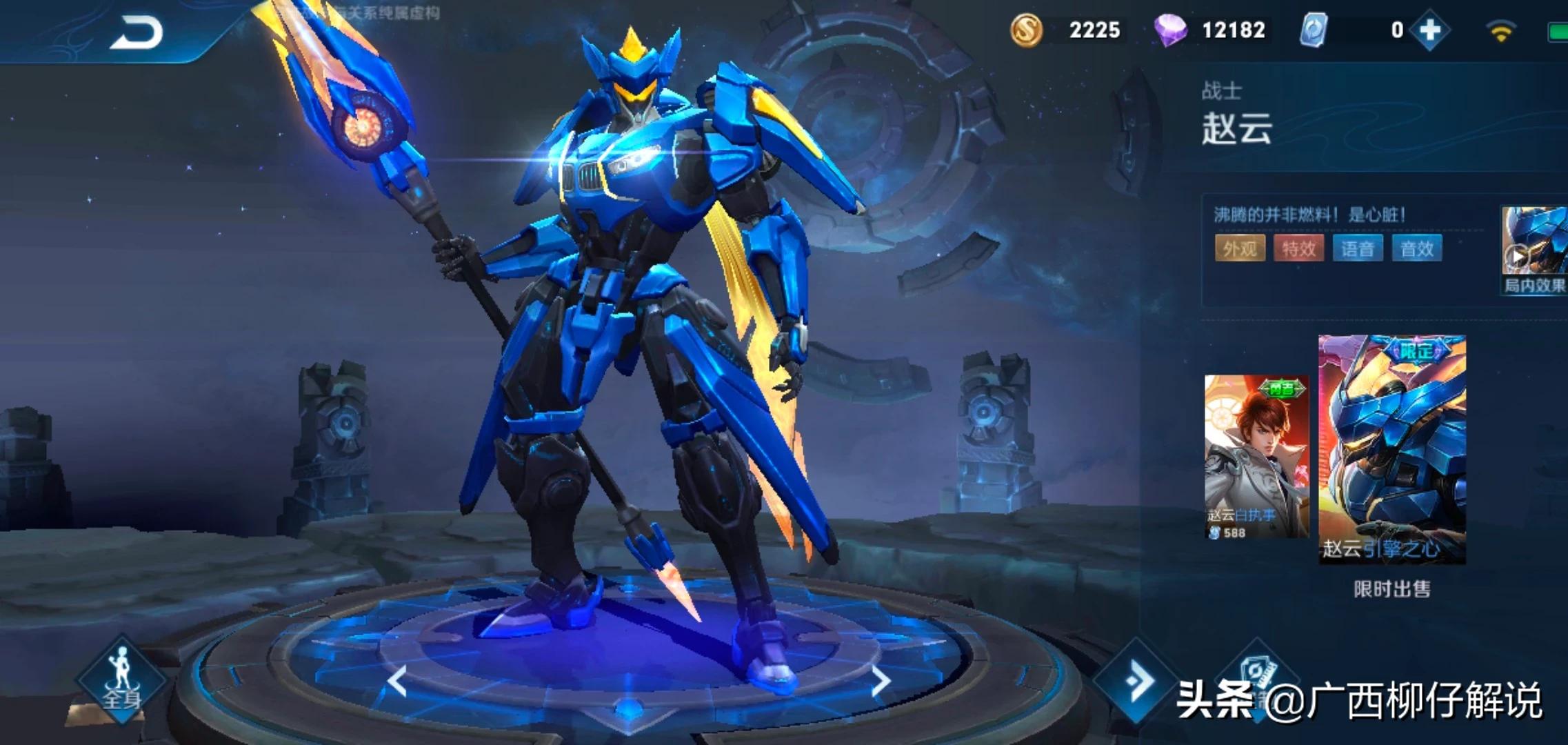
Task: Select the 外观 appearance tag
Action: [1240, 248]
